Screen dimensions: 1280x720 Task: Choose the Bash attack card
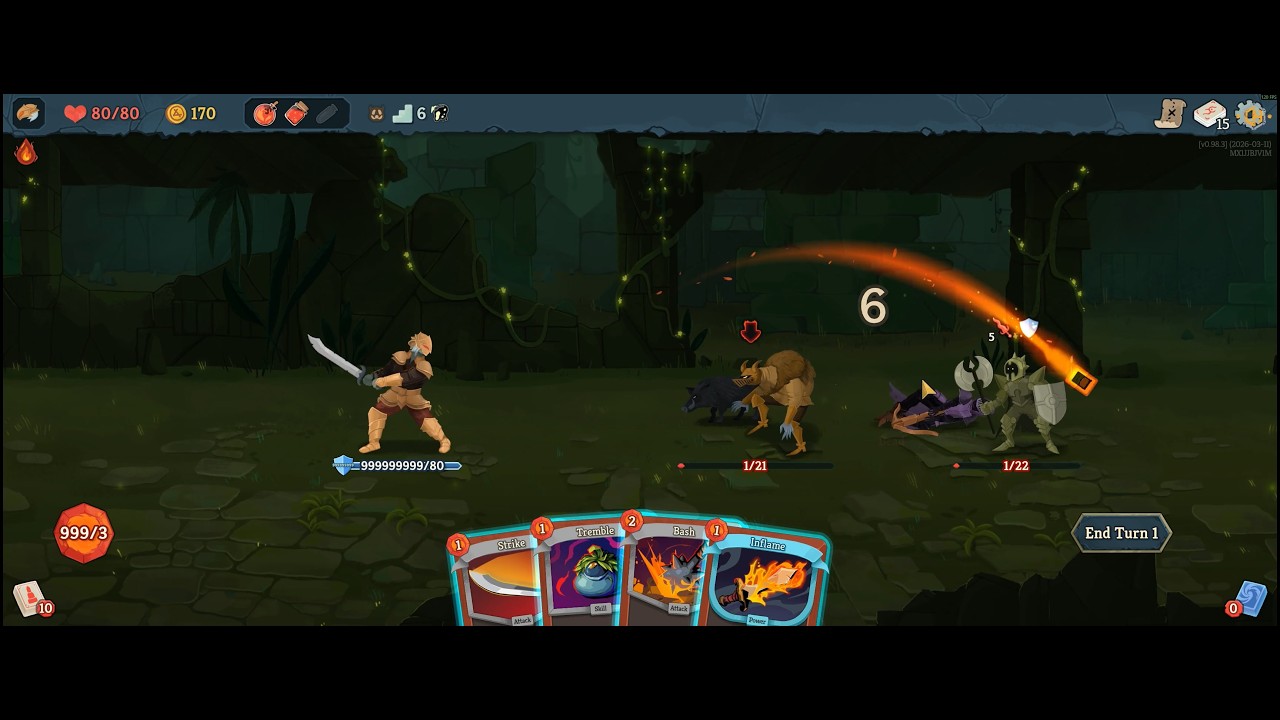[x=668, y=575]
